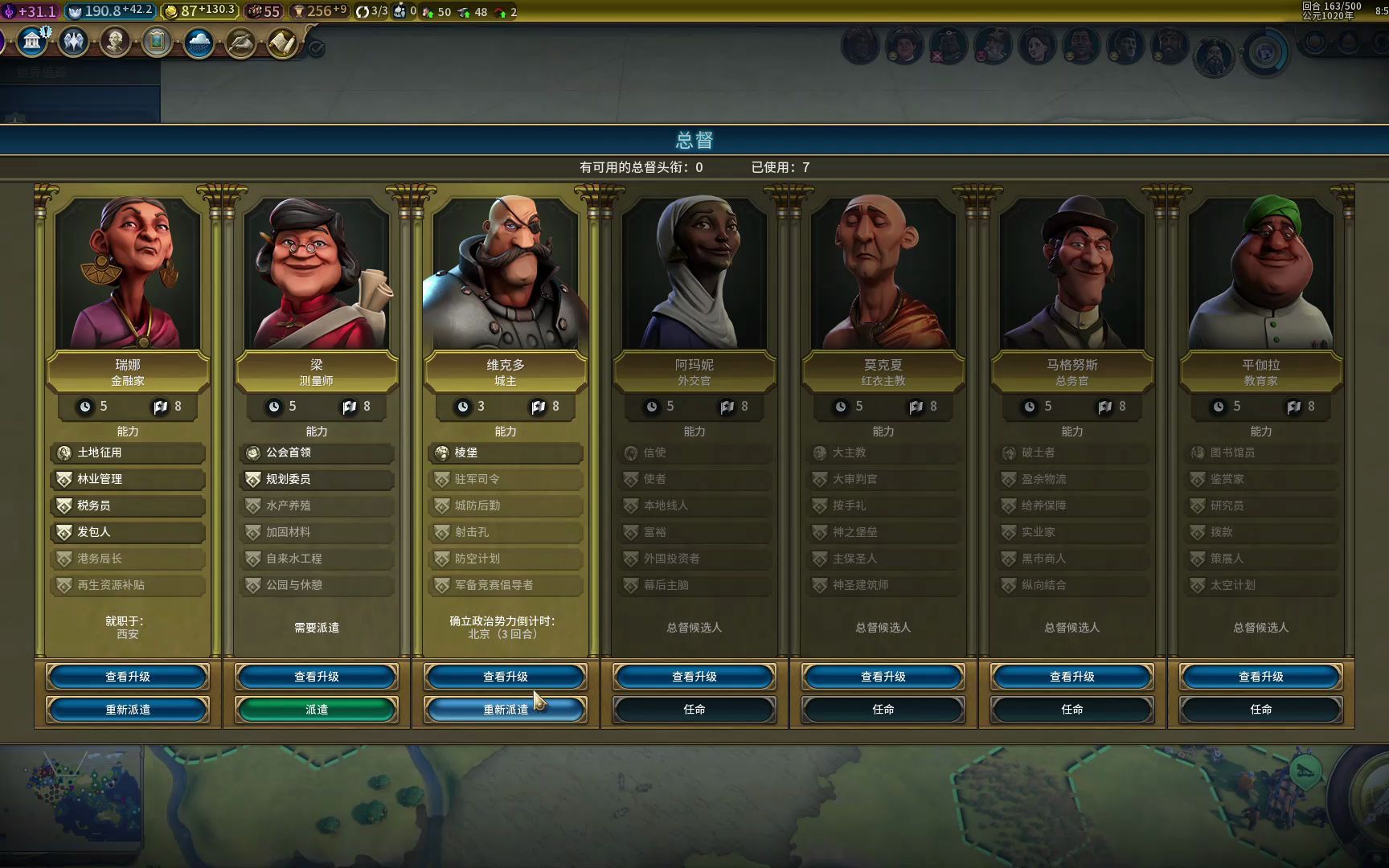The image size is (1389, 868).
Task: Appoint cardinal 莫克夏 via 任命
Action: tap(883, 710)
